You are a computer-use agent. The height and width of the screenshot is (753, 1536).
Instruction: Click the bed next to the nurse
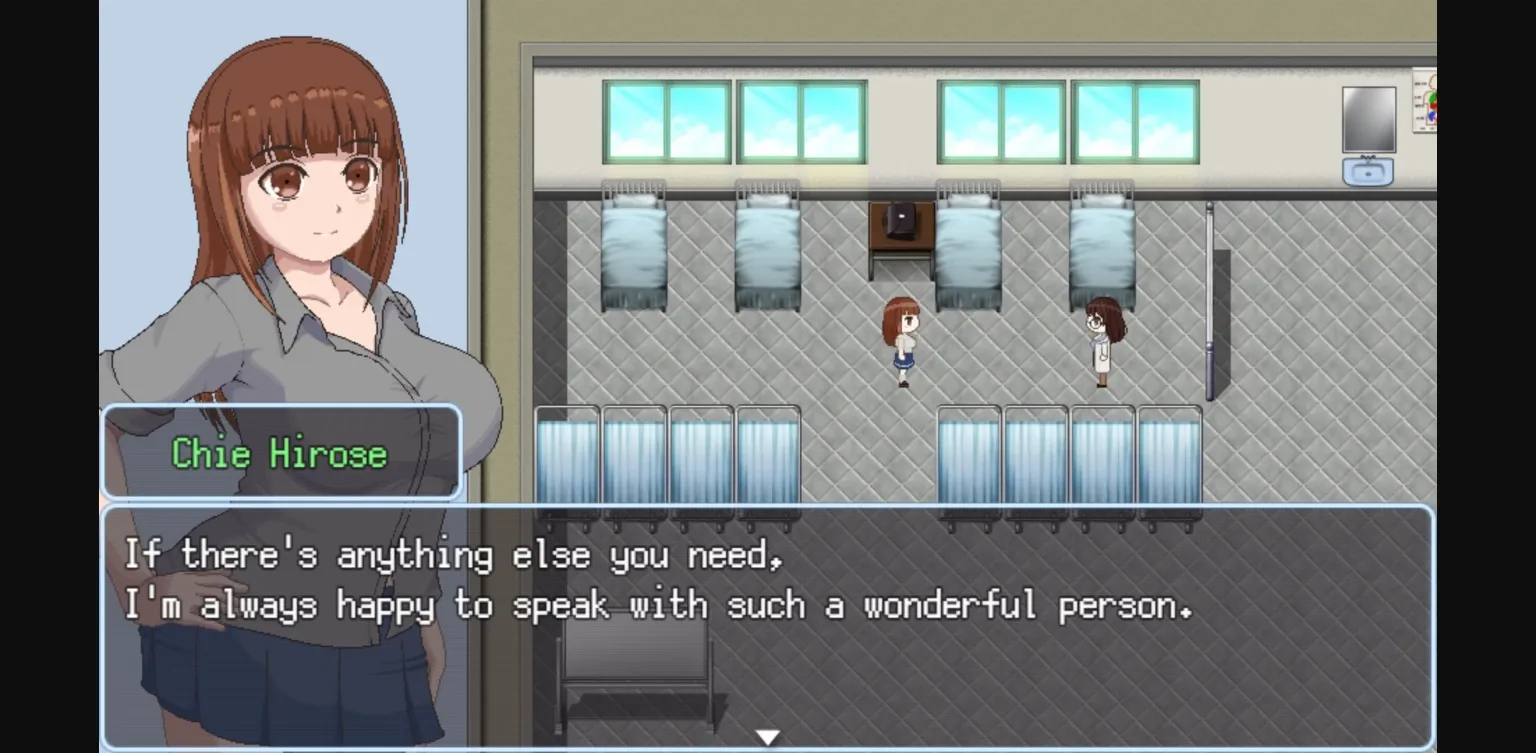[x=1100, y=245]
